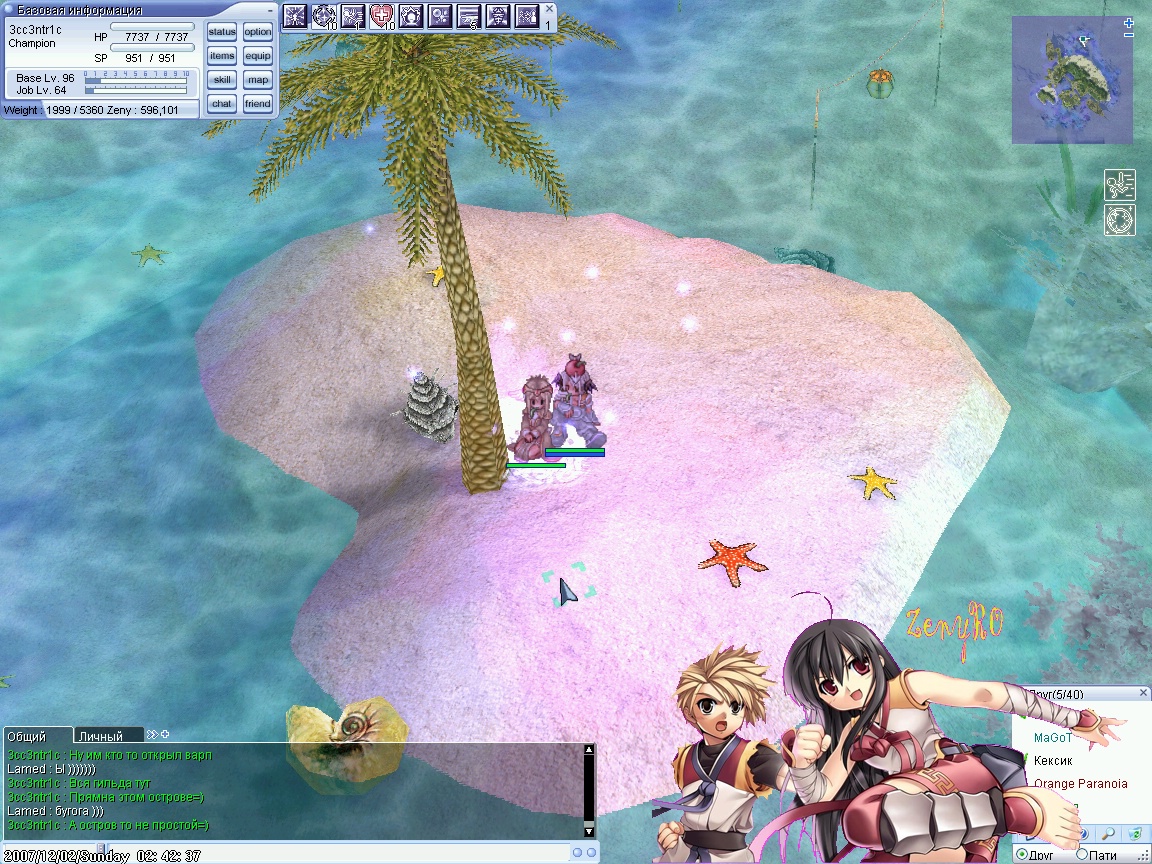
Task: Click the island minimap
Action: [x=1071, y=80]
